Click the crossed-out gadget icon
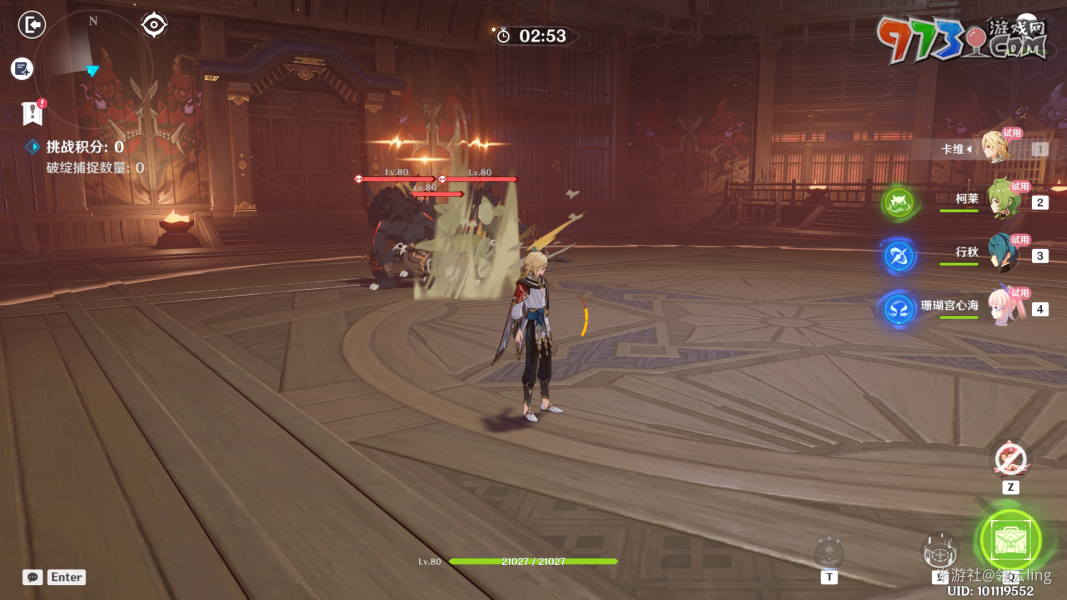Image resolution: width=1067 pixels, height=600 pixels. (1010, 460)
